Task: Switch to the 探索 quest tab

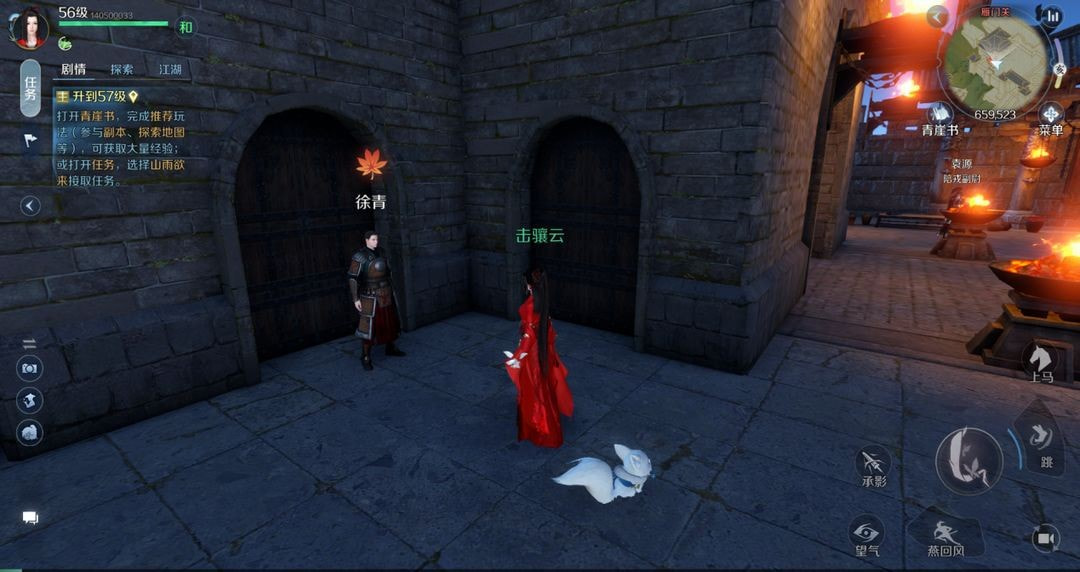Action: tap(122, 70)
